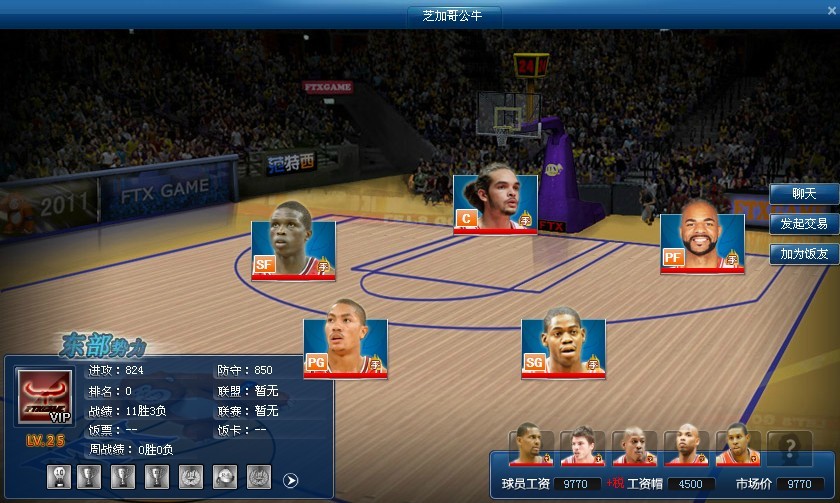Show more trophies with the arrow button
This screenshot has height=503, width=840.
click(291, 480)
